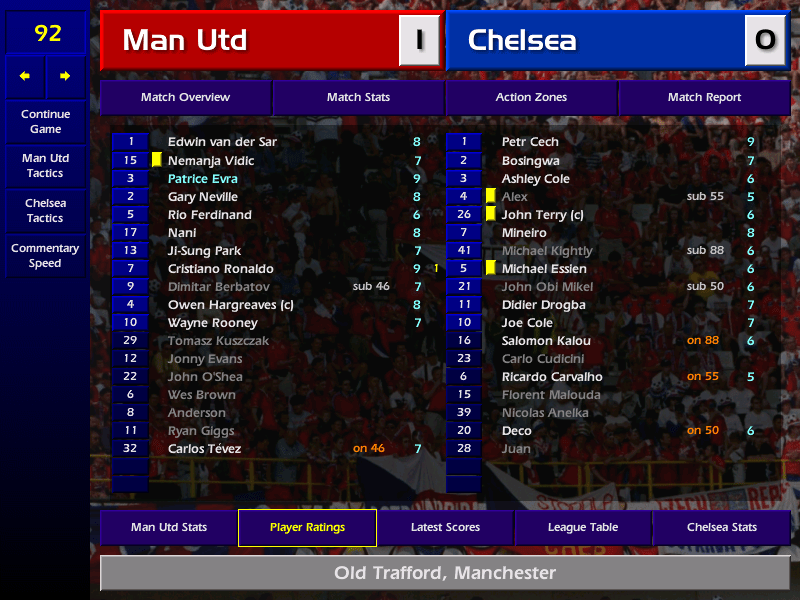This screenshot has height=600, width=800.
Task: Choose Petr Cech from the Chelsea list
Action: pos(530,142)
